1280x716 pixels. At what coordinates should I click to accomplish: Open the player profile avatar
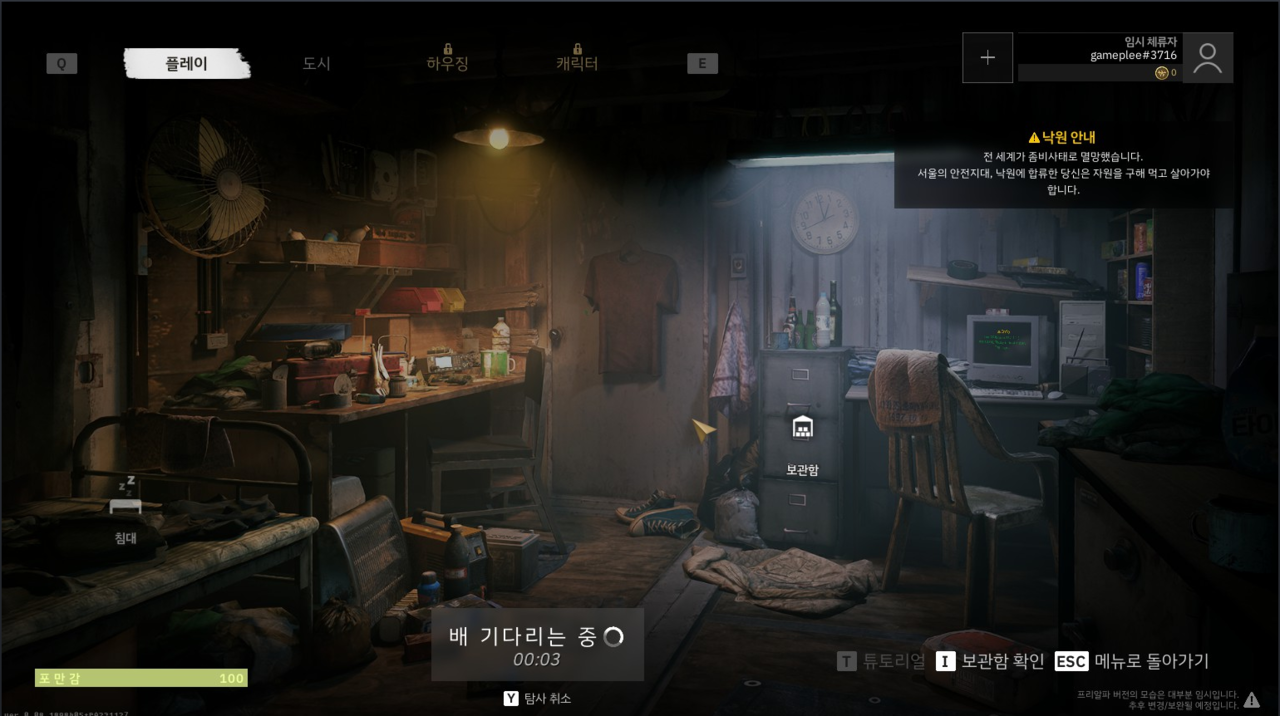coord(1207,58)
